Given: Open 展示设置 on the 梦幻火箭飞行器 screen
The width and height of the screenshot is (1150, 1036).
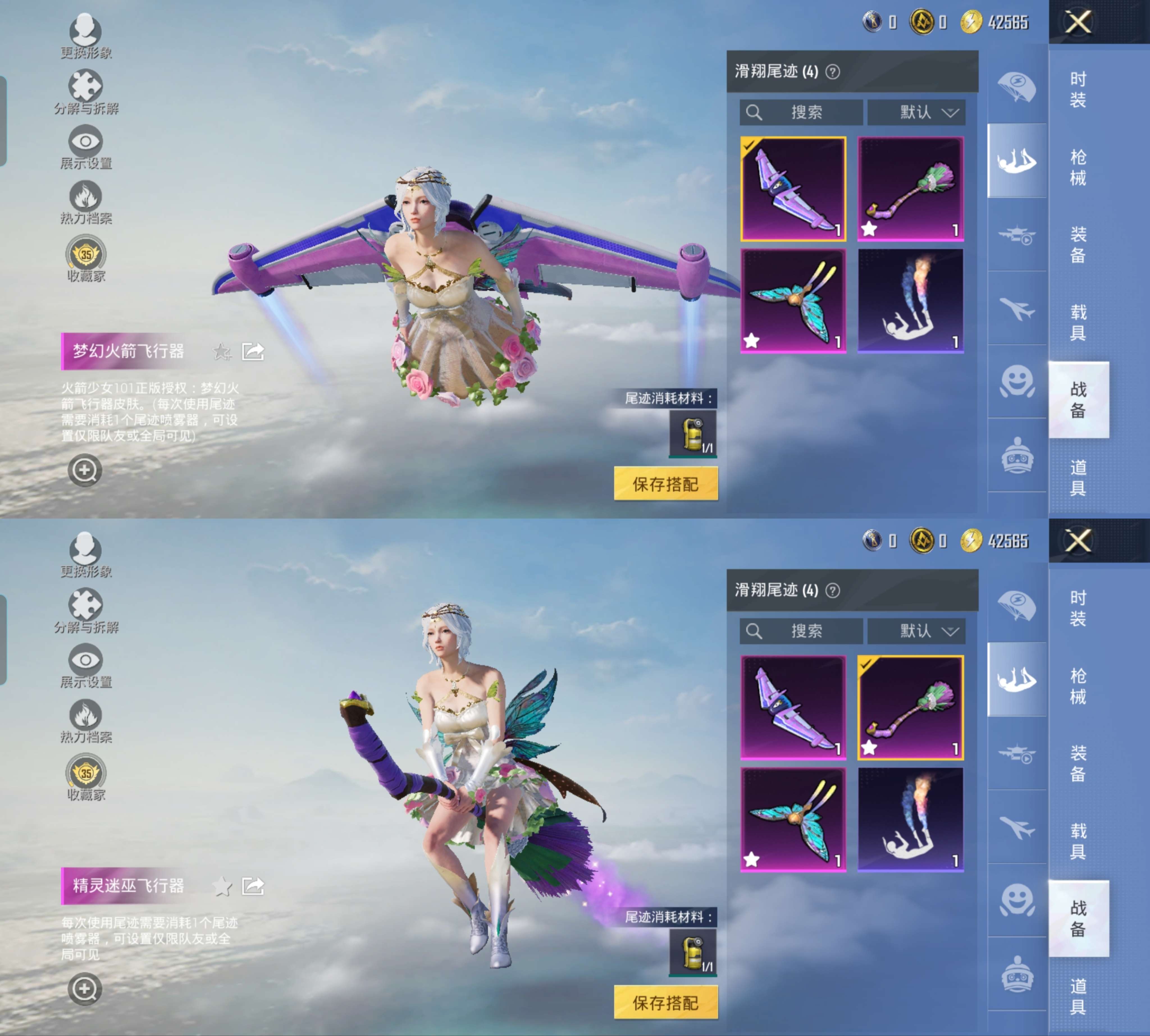Looking at the screenshot, I should click(86, 147).
